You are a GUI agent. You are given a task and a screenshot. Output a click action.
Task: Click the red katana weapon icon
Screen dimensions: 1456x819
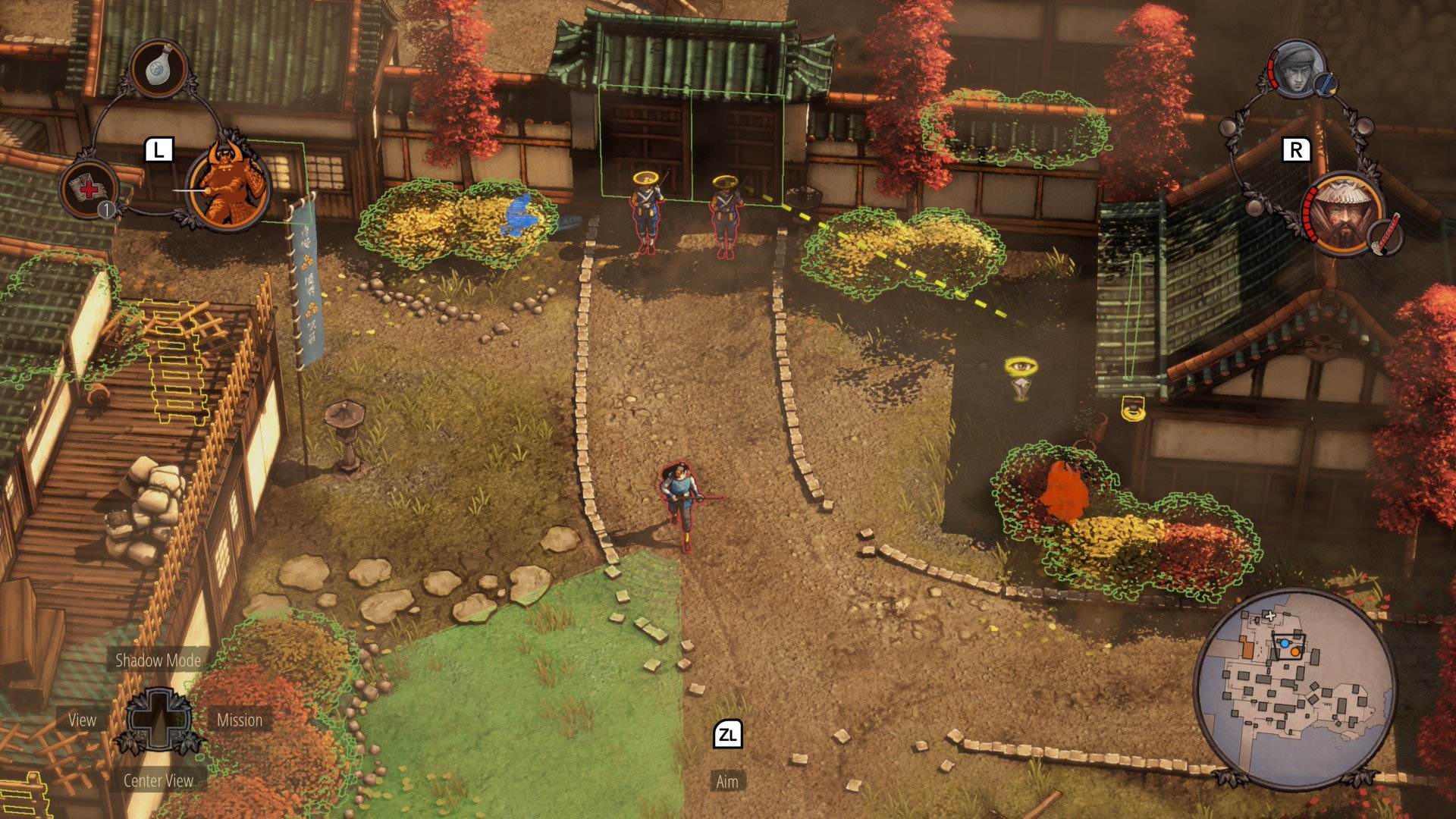tap(1388, 236)
